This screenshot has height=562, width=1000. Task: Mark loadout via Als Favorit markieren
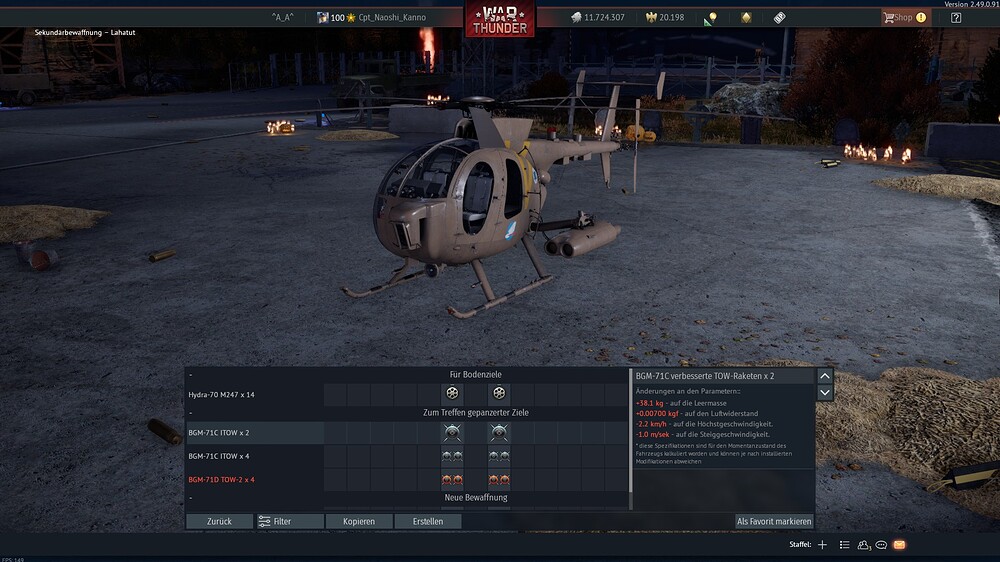(774, 521)
